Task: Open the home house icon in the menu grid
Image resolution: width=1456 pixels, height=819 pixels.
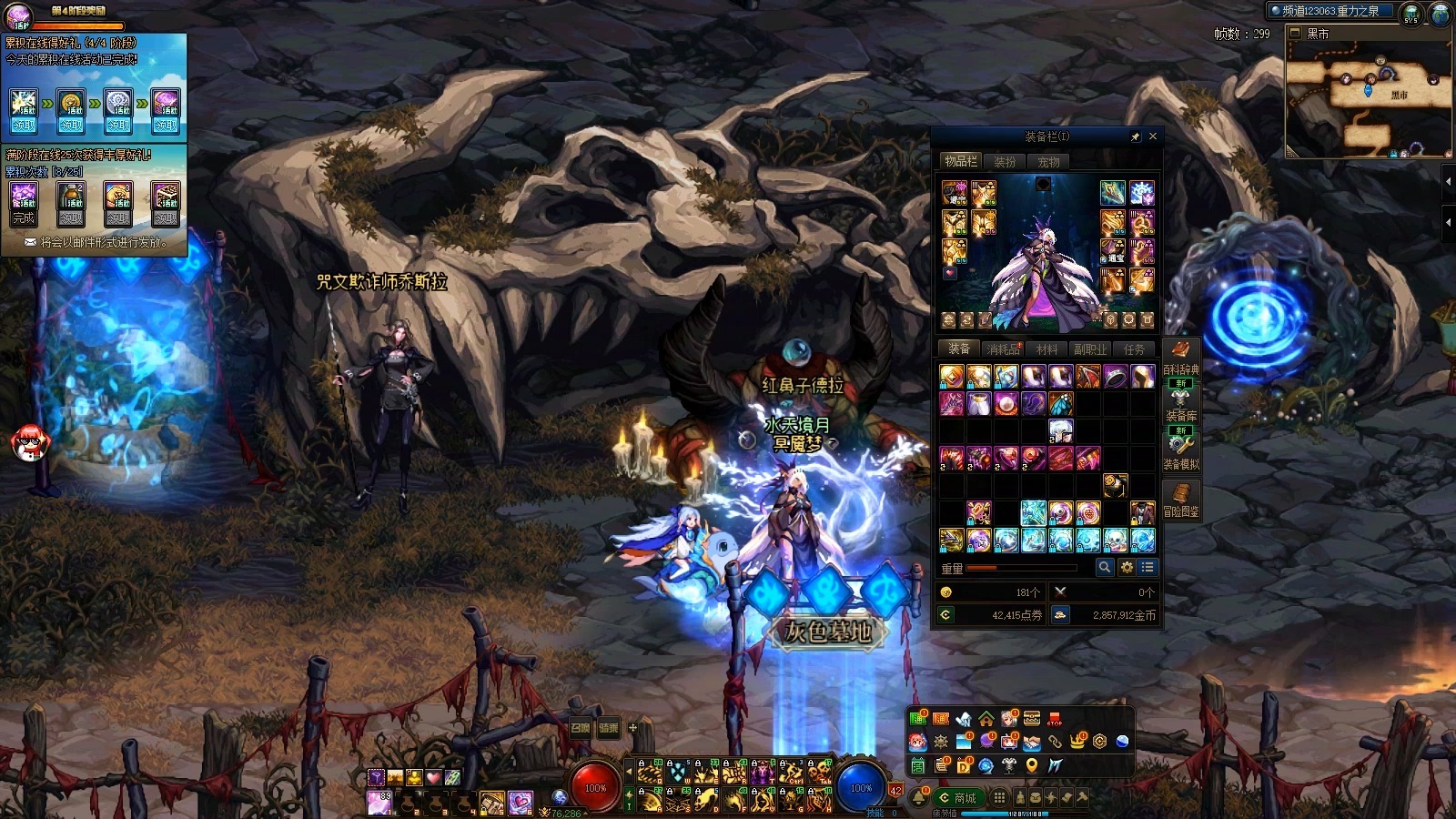Action: [986, 720]
